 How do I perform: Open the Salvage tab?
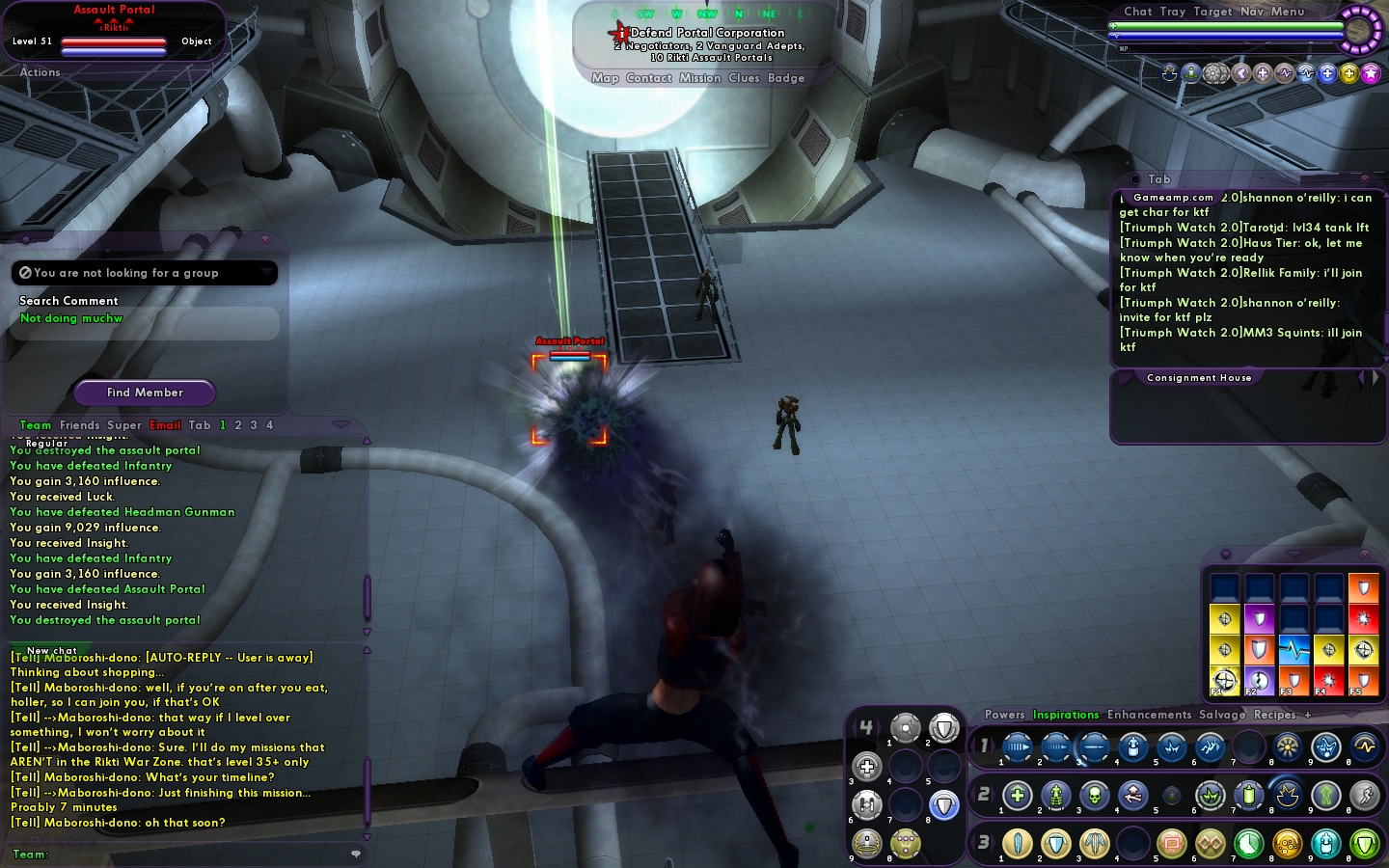[1222, 715]
